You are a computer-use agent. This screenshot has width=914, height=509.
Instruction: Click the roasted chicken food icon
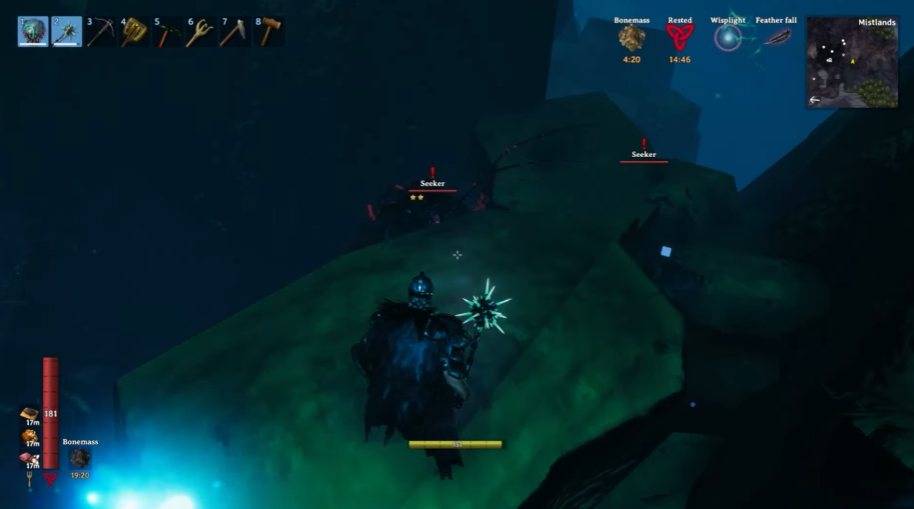(x=29, y=436)
